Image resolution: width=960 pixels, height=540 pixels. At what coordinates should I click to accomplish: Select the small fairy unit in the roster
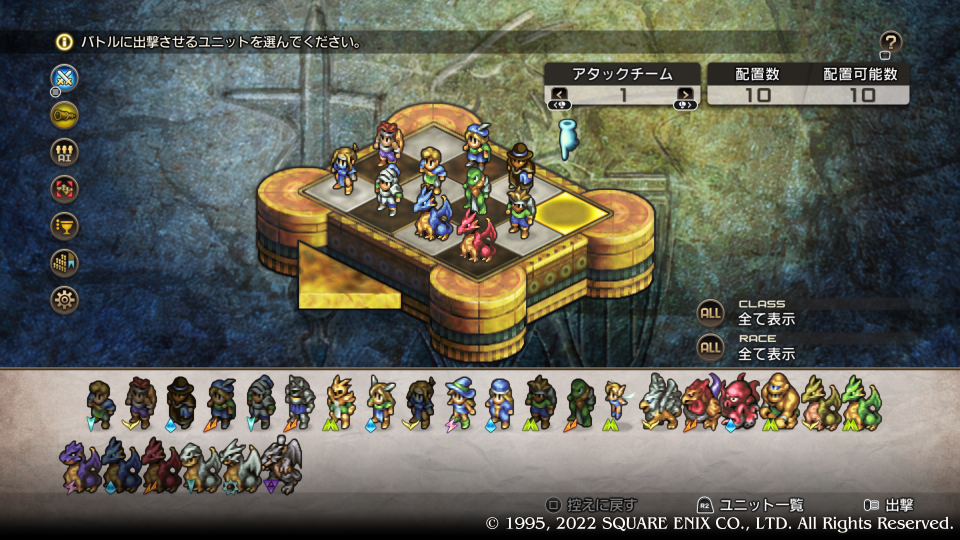point(616,402)
